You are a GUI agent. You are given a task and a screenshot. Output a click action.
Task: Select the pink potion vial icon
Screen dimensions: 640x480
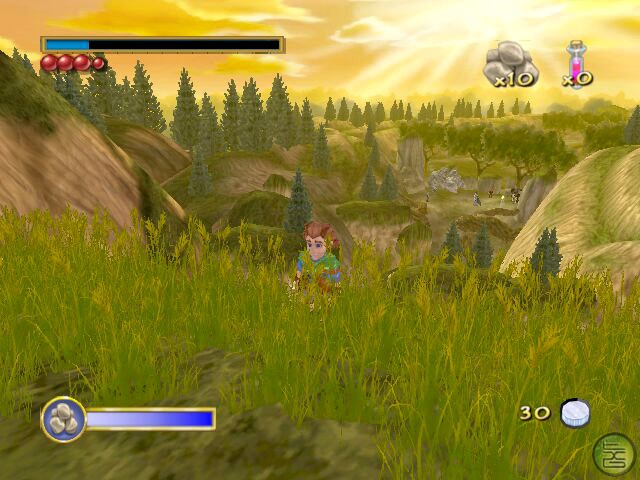point(576,60)
